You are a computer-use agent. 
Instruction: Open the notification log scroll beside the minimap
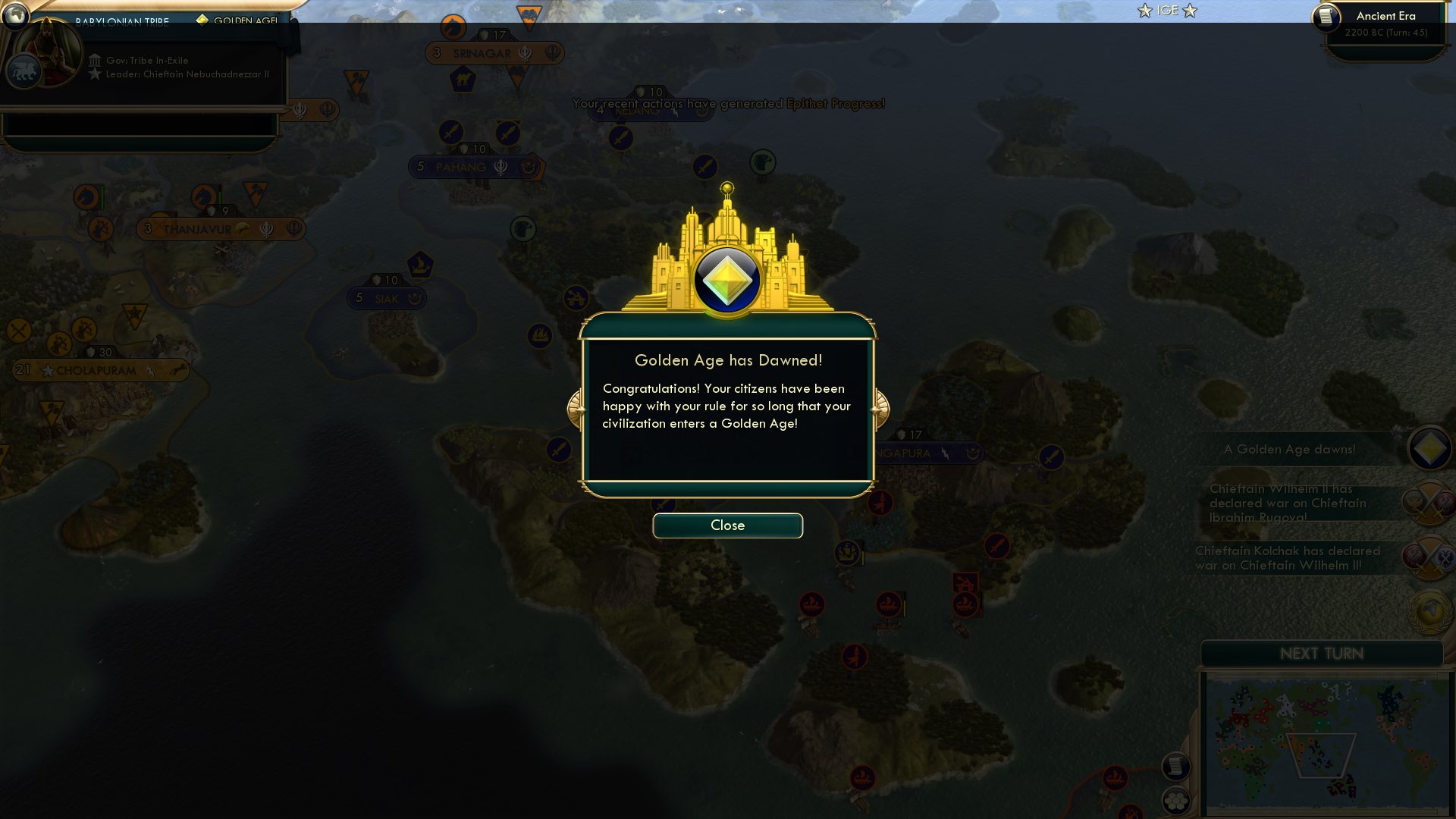1176,767
